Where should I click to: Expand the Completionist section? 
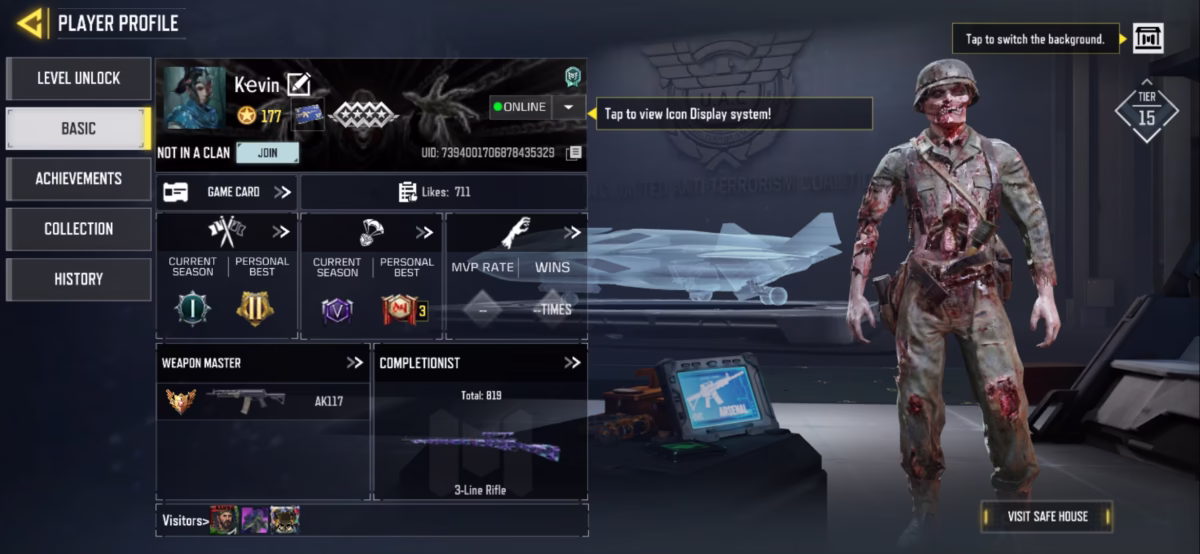click(571, 363)
